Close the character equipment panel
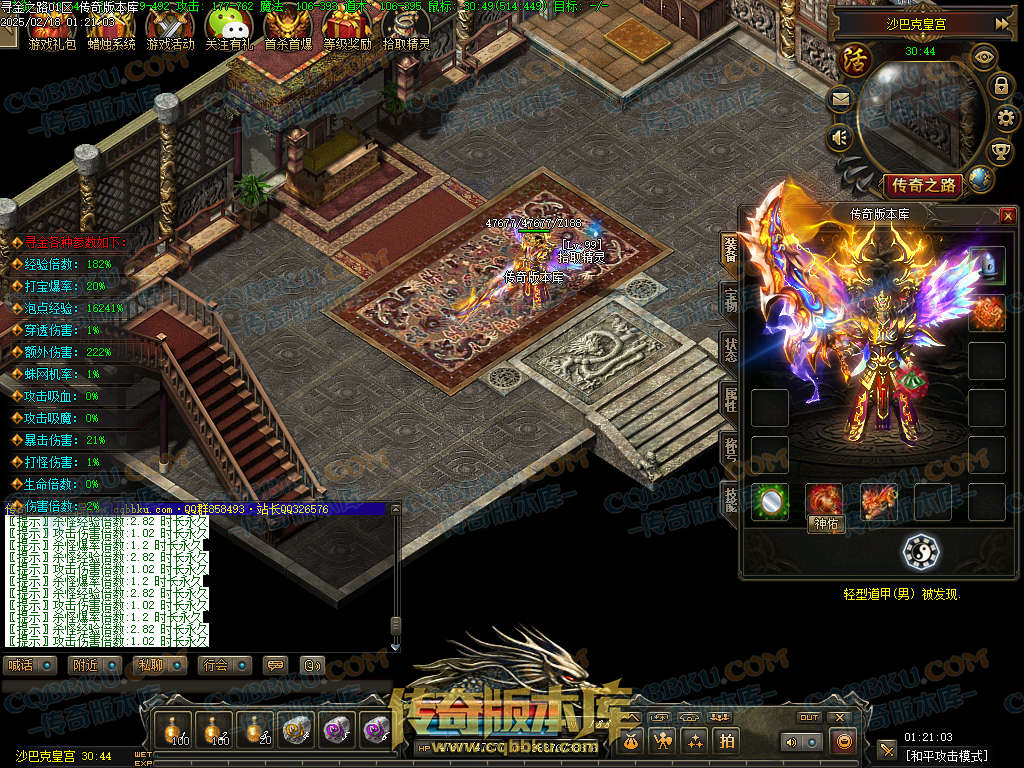 1007,215
